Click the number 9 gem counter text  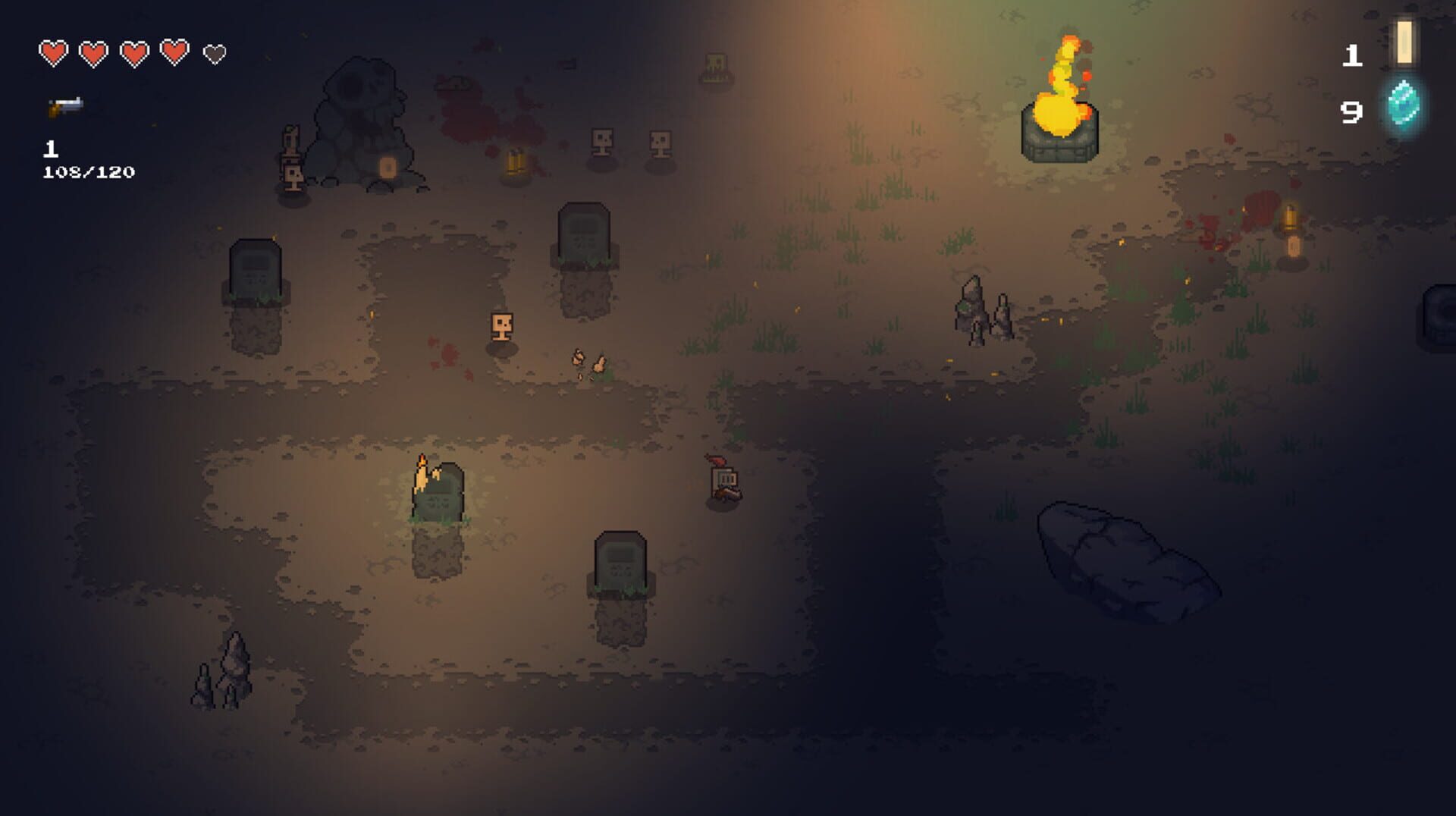1351,114
